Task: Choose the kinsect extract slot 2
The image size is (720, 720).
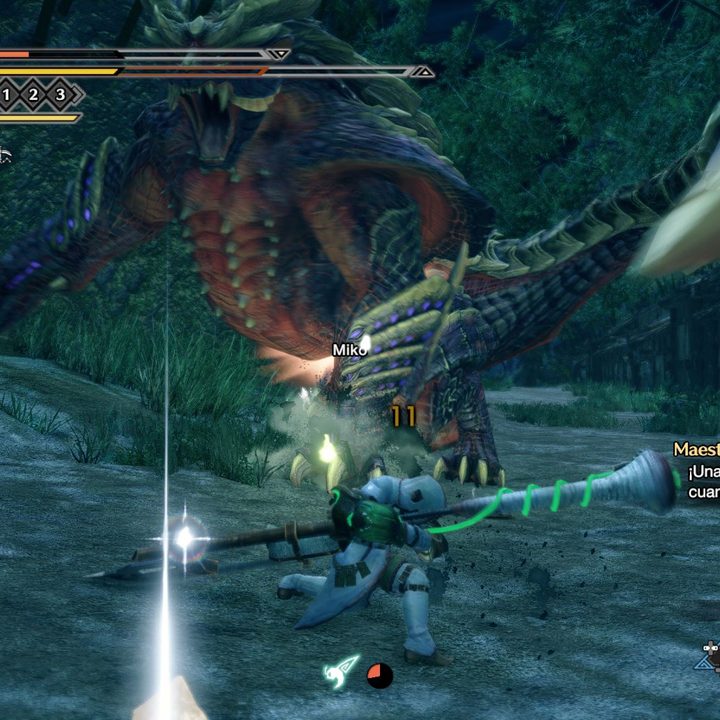Action: [x=33, y=95]
